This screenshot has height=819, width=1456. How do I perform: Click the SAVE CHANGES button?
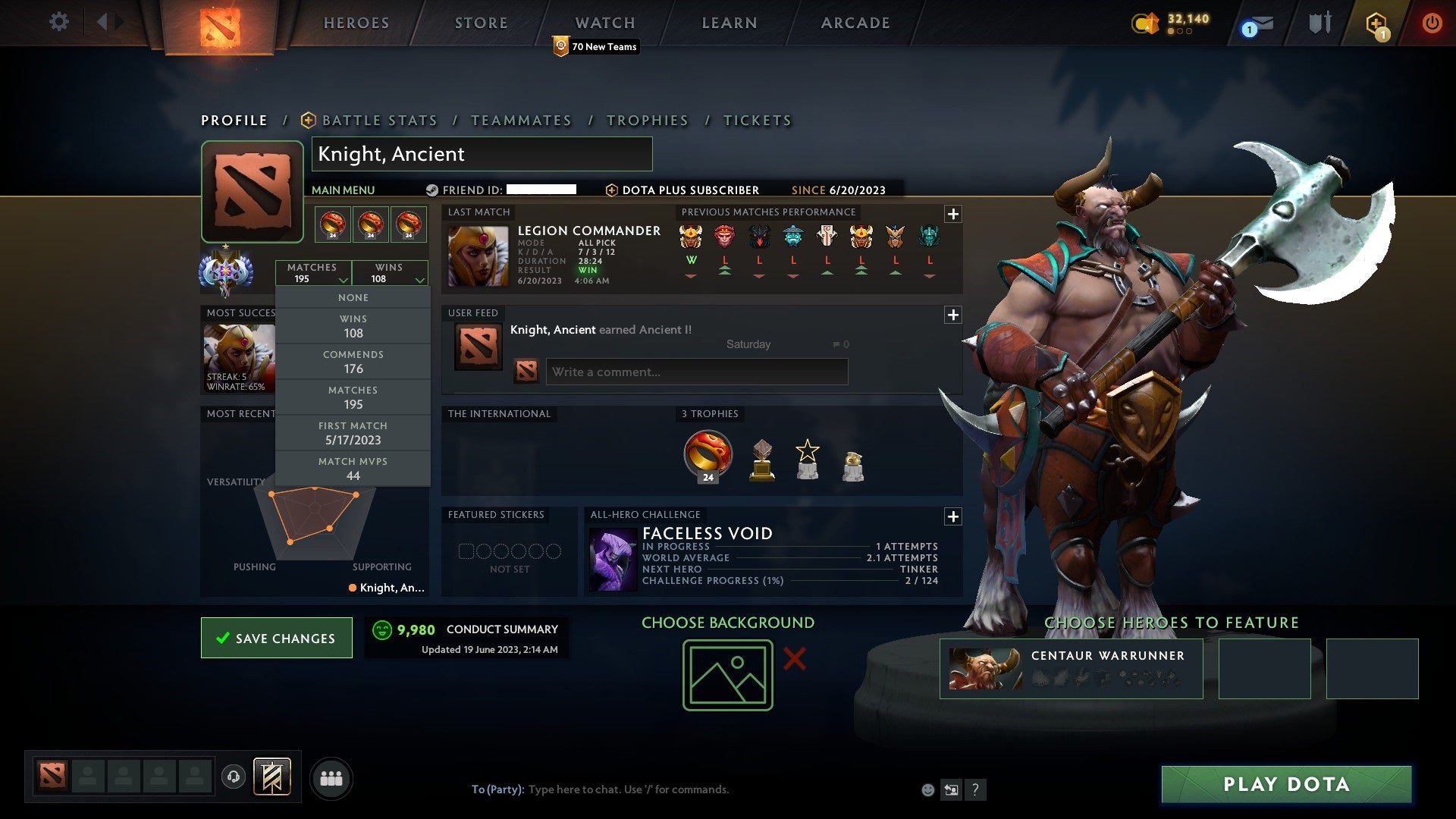[x=276, y=638]
